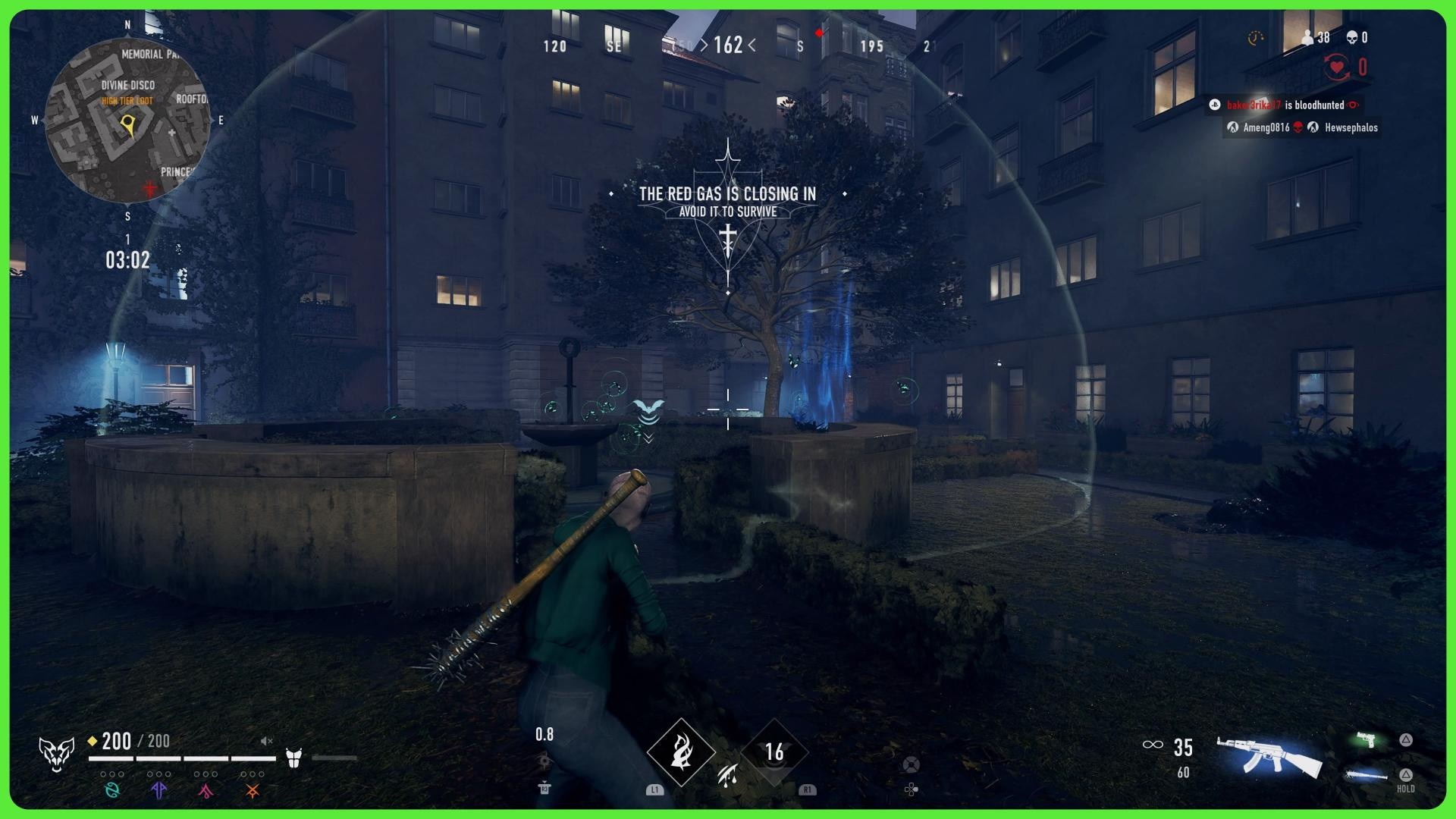Click the red heart respawn counter icon
The height and width of the screenshot is (819, 1456).
pos(1338,67)
